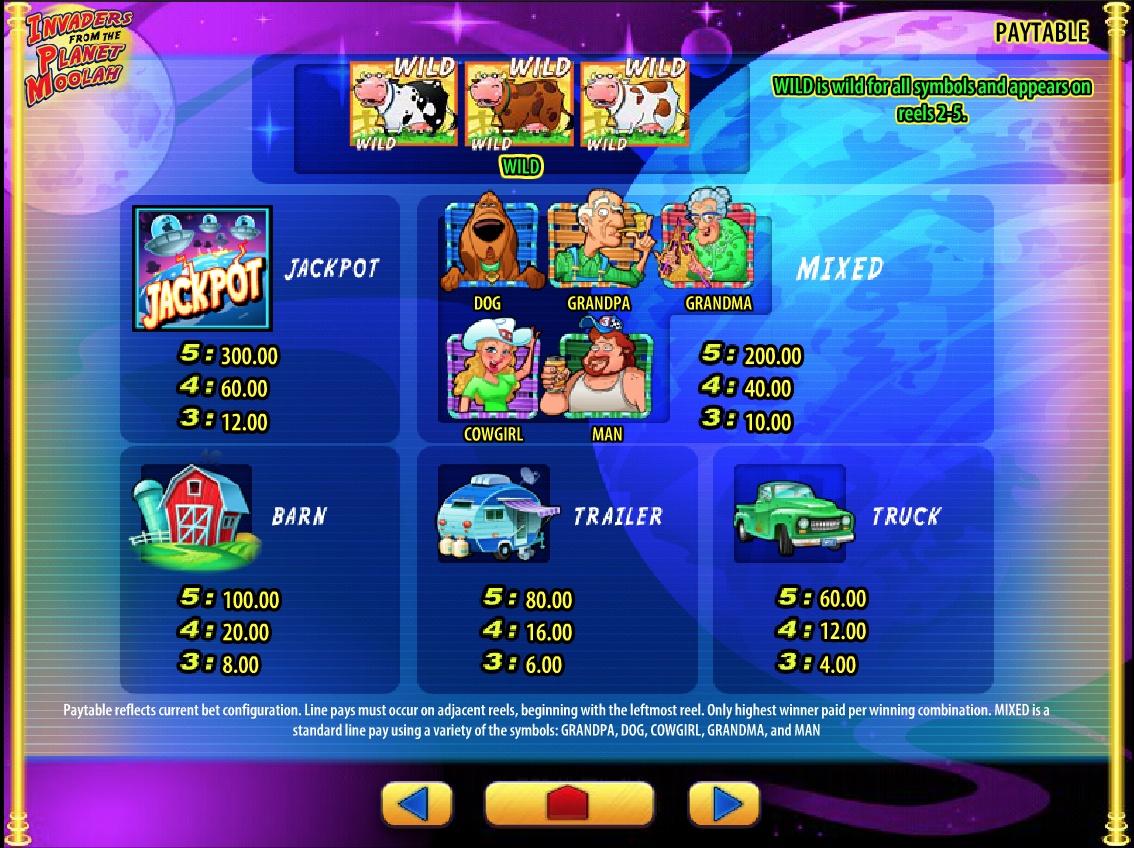Return to game with the red home button

click(x=569, y=803)
